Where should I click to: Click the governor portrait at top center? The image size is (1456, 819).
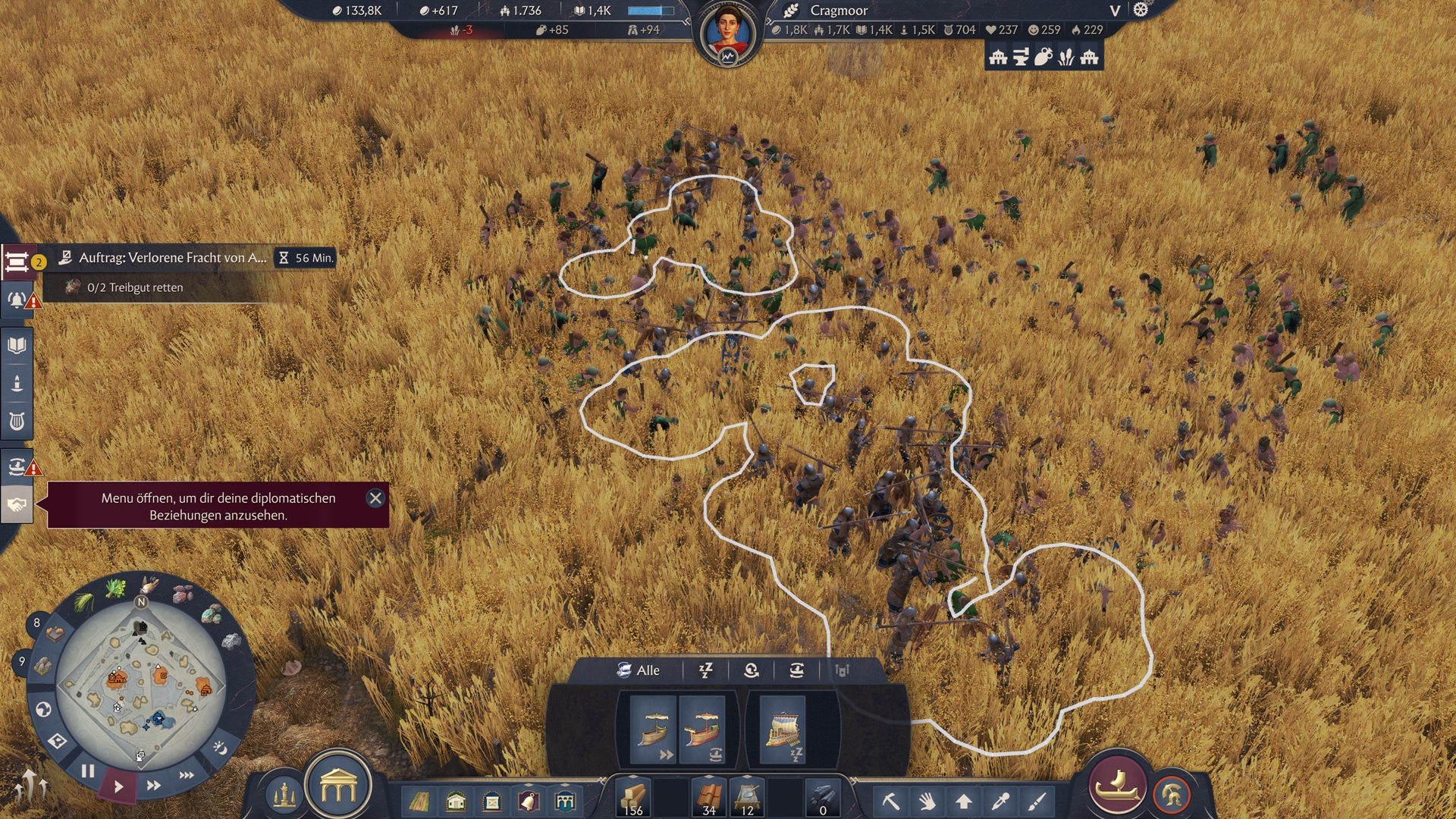click(727, 33)
